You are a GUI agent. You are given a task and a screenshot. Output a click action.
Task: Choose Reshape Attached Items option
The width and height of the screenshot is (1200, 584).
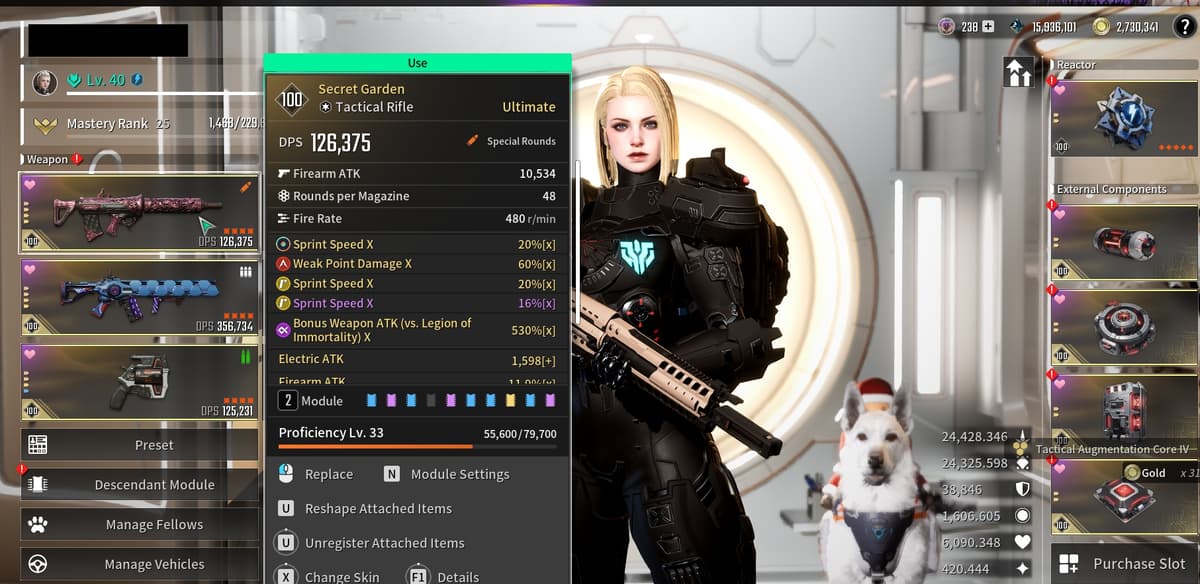(377, 509)
